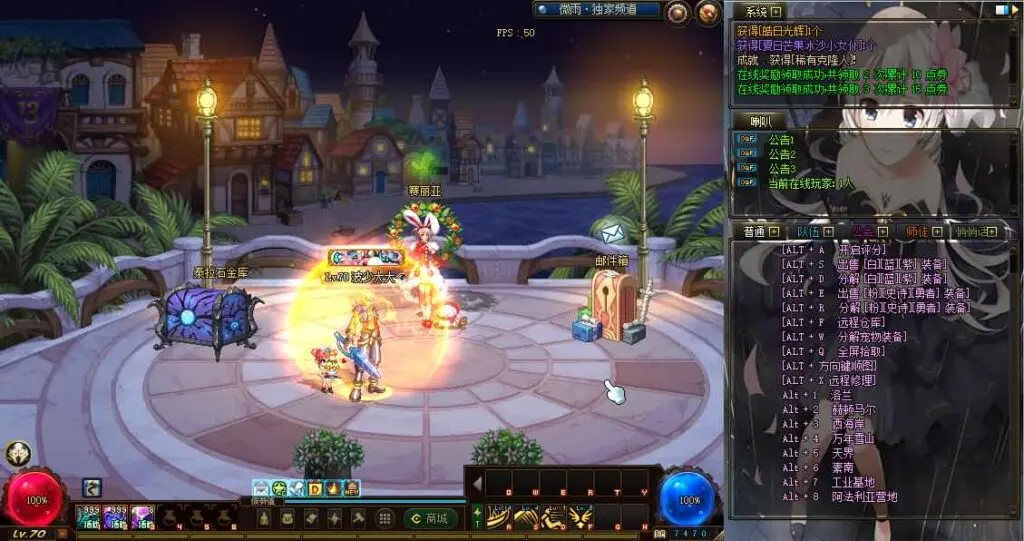The image size is (1024, 541).
Task: Click the dragon buff icon above the quick slots
Action: (x=92, y=487)
